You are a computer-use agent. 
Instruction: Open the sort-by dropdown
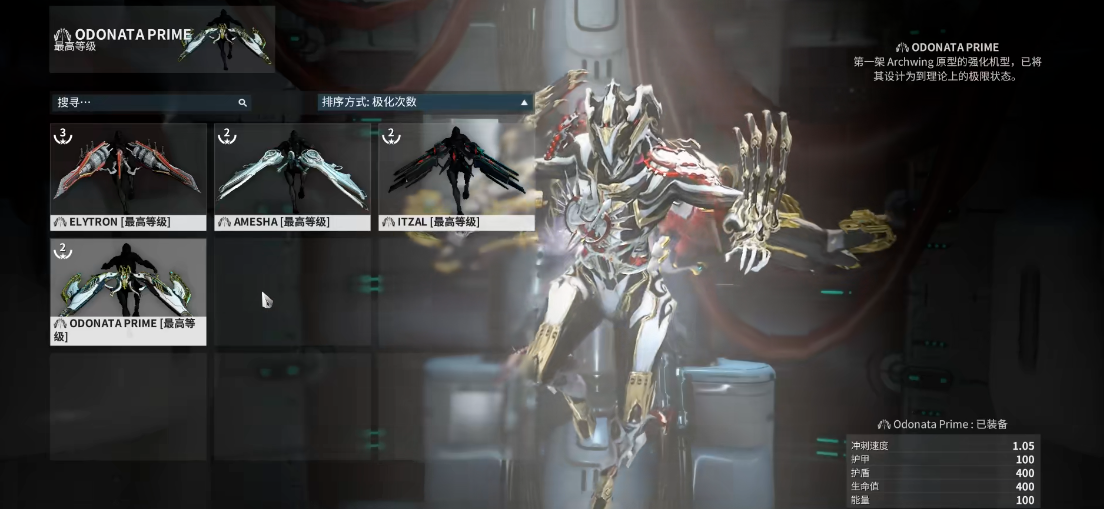coord(425,102)
